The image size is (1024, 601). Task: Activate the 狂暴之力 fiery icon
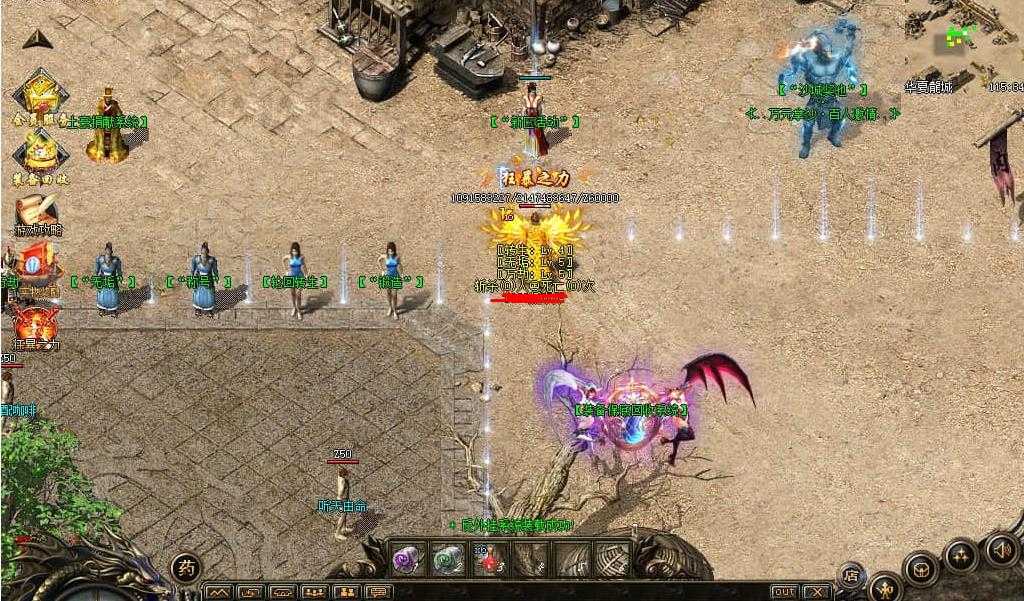pos(35,323)
